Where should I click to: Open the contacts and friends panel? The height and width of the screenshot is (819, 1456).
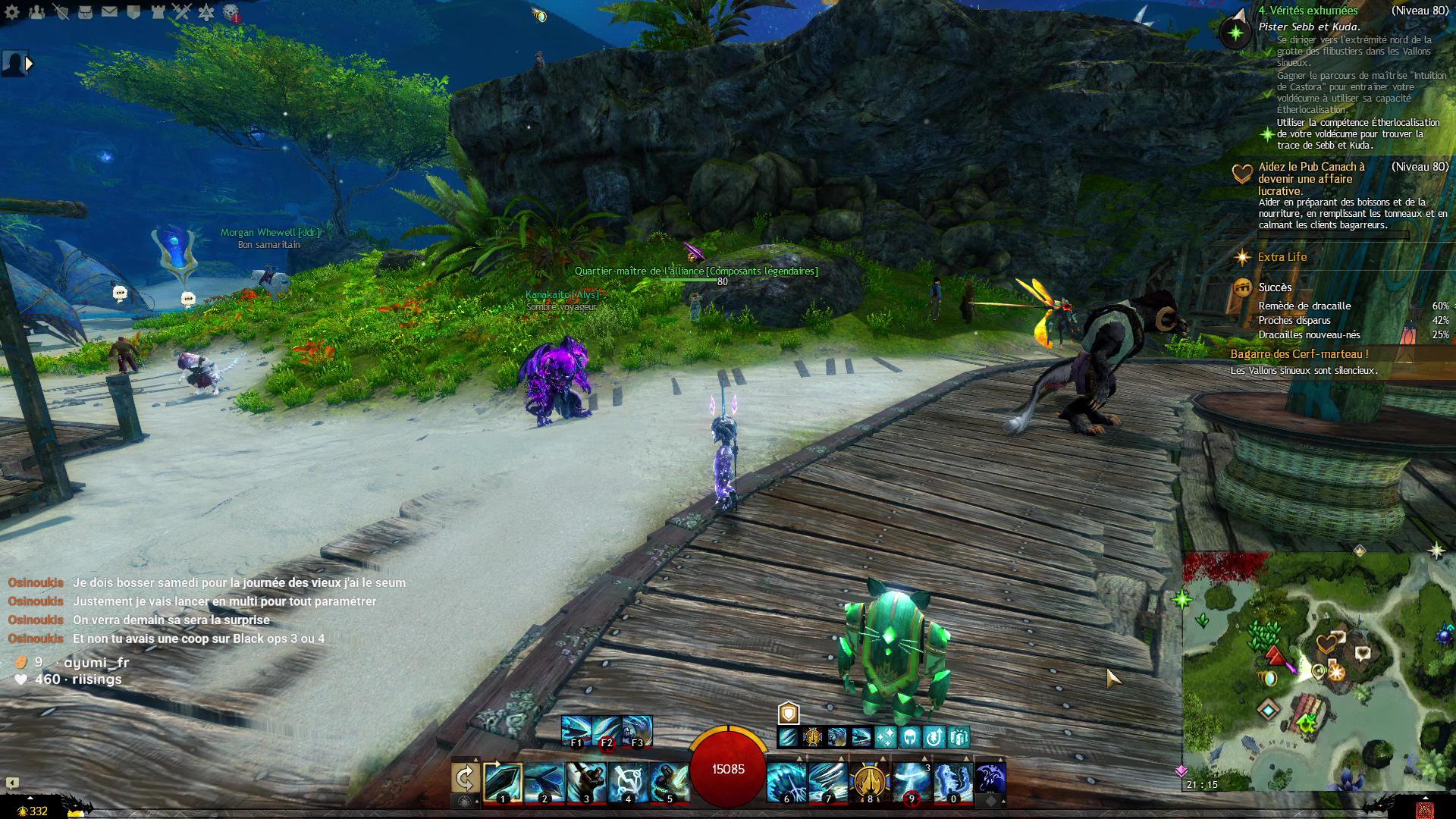click(36, 12)
